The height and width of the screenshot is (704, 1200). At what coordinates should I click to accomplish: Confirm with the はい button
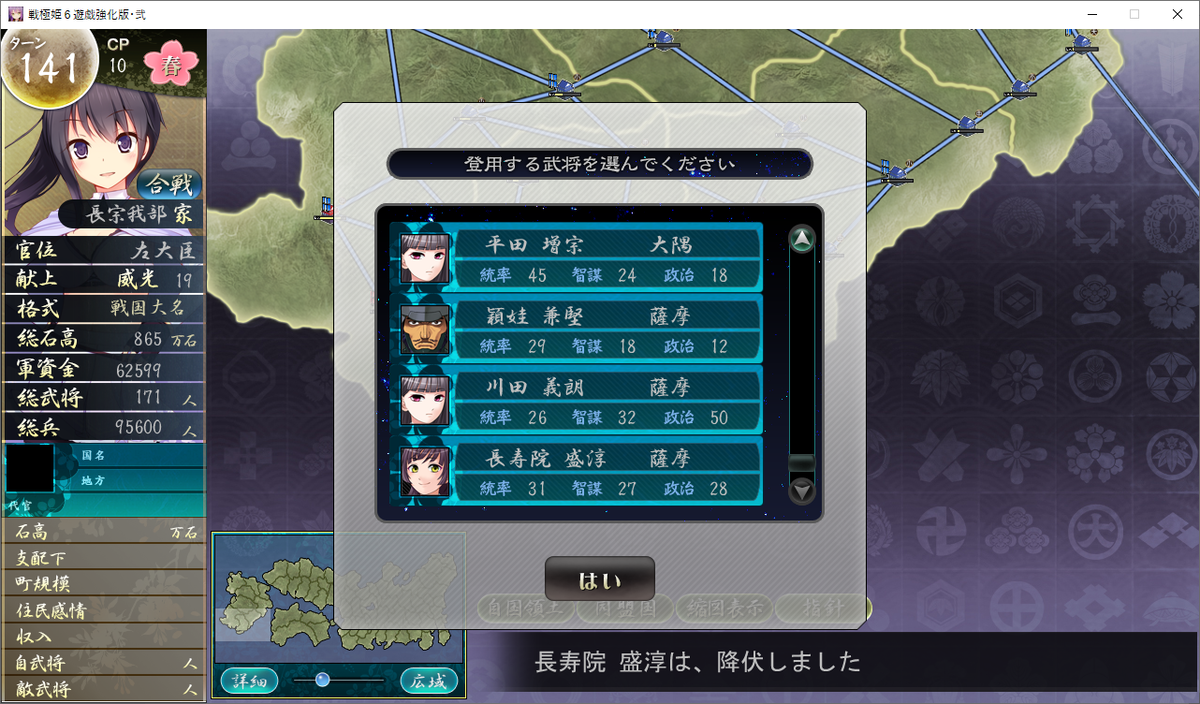coord(599,579)
